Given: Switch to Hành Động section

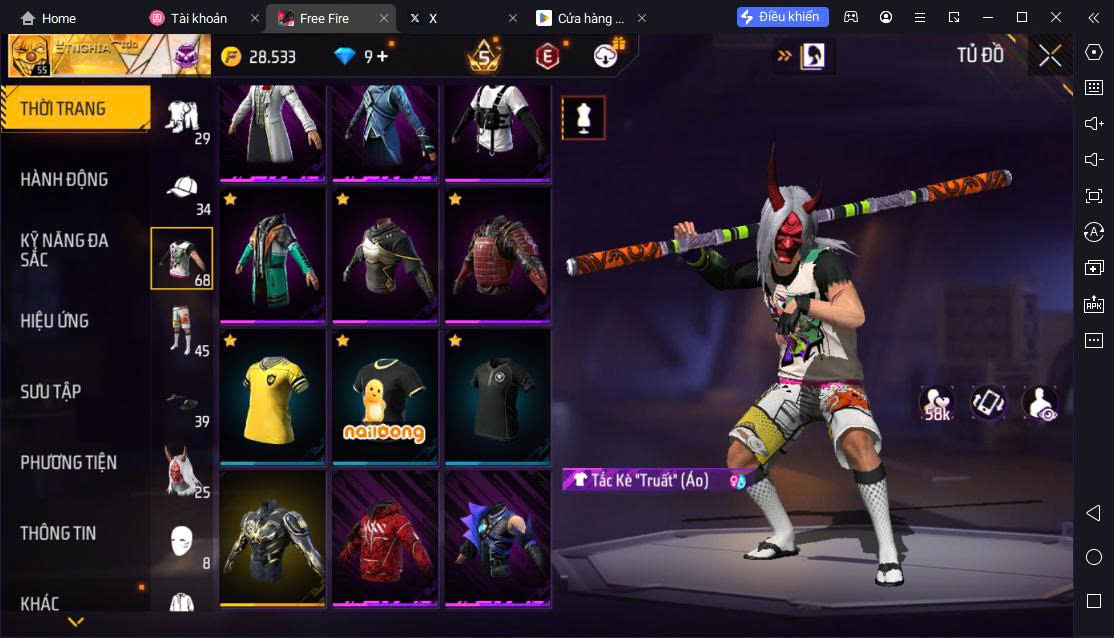Looking at the screenshot, I should tap(65, 180).
